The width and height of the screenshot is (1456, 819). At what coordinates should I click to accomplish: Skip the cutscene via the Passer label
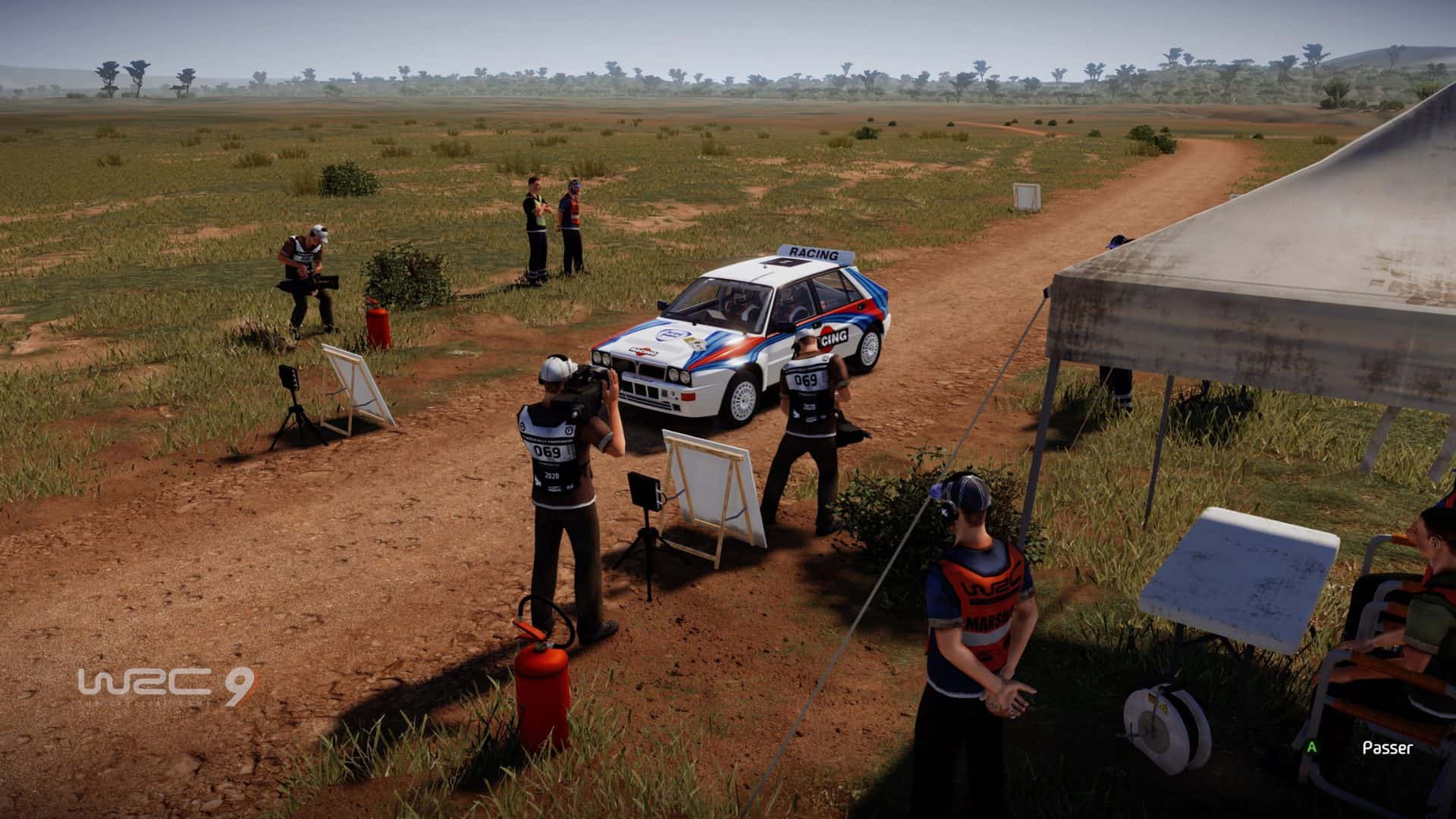click(1387, 748)
